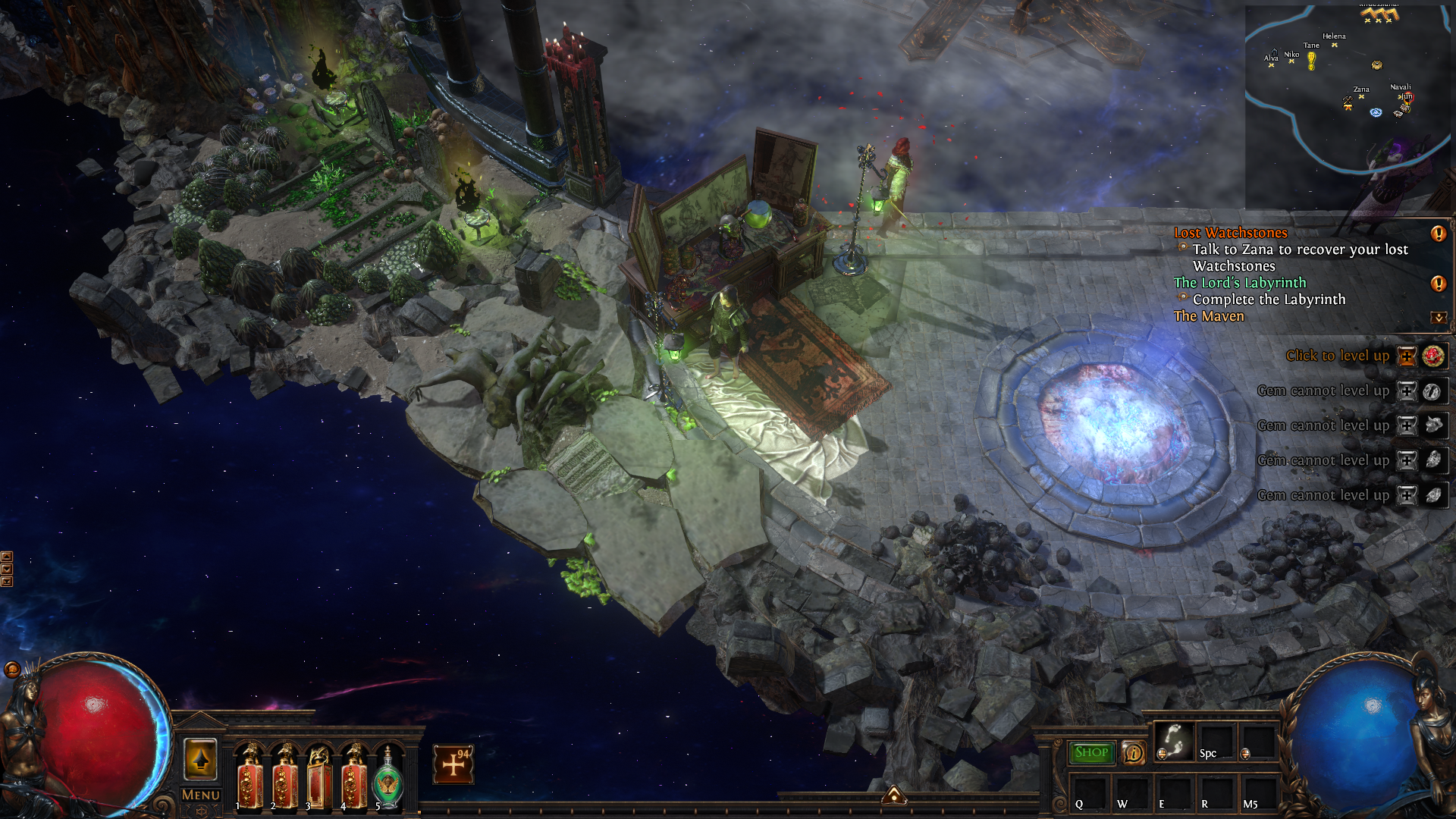The width and height of the screenshot is (1456, 819).
Task: Open the passive skill points button showing 94
Action: [x=453, y=764]
